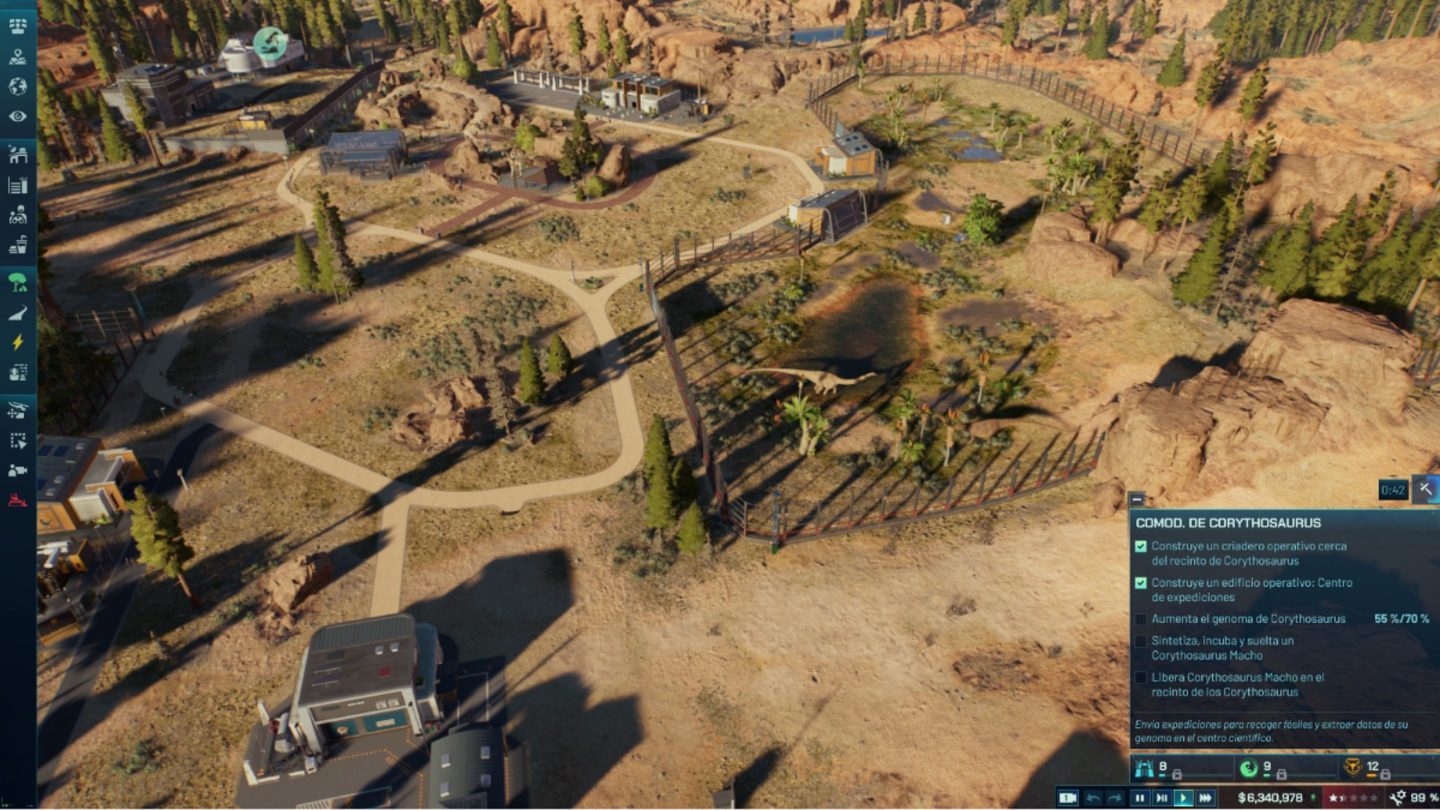Open the tools notification beside the timer

point(1425,489)
